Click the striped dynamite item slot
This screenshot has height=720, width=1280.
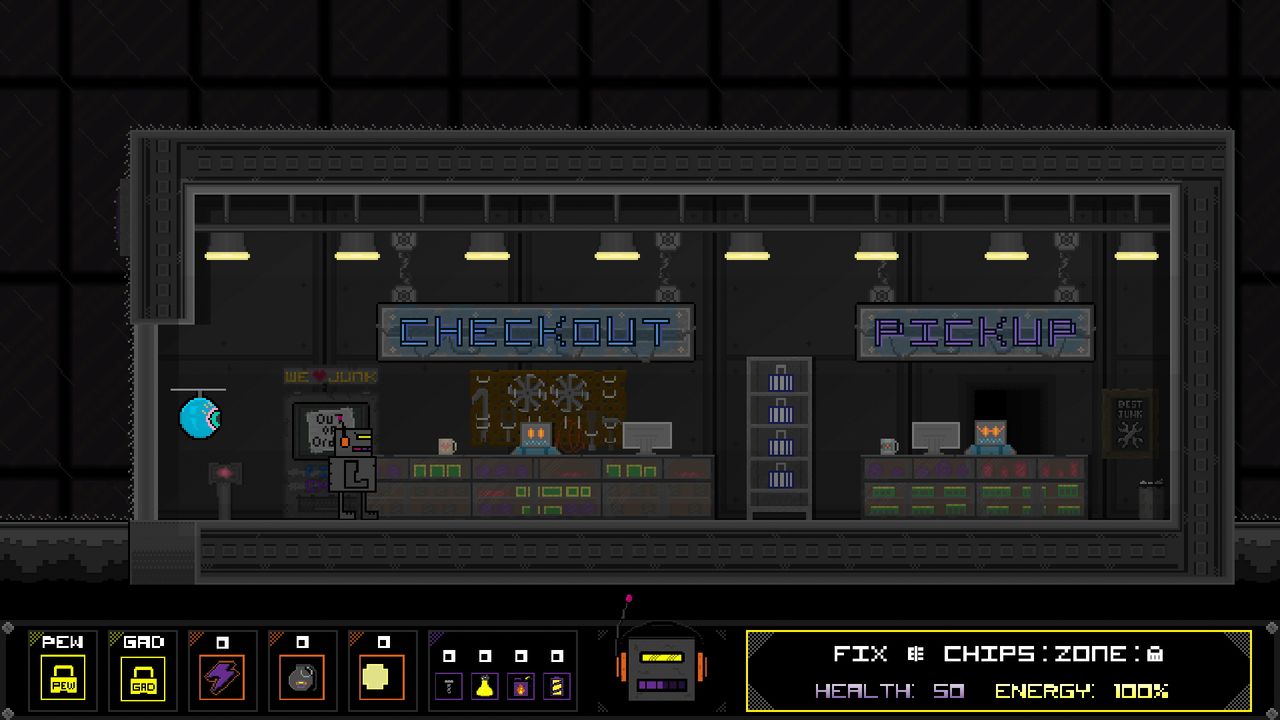pyautogui.click(x=556, y=685)
